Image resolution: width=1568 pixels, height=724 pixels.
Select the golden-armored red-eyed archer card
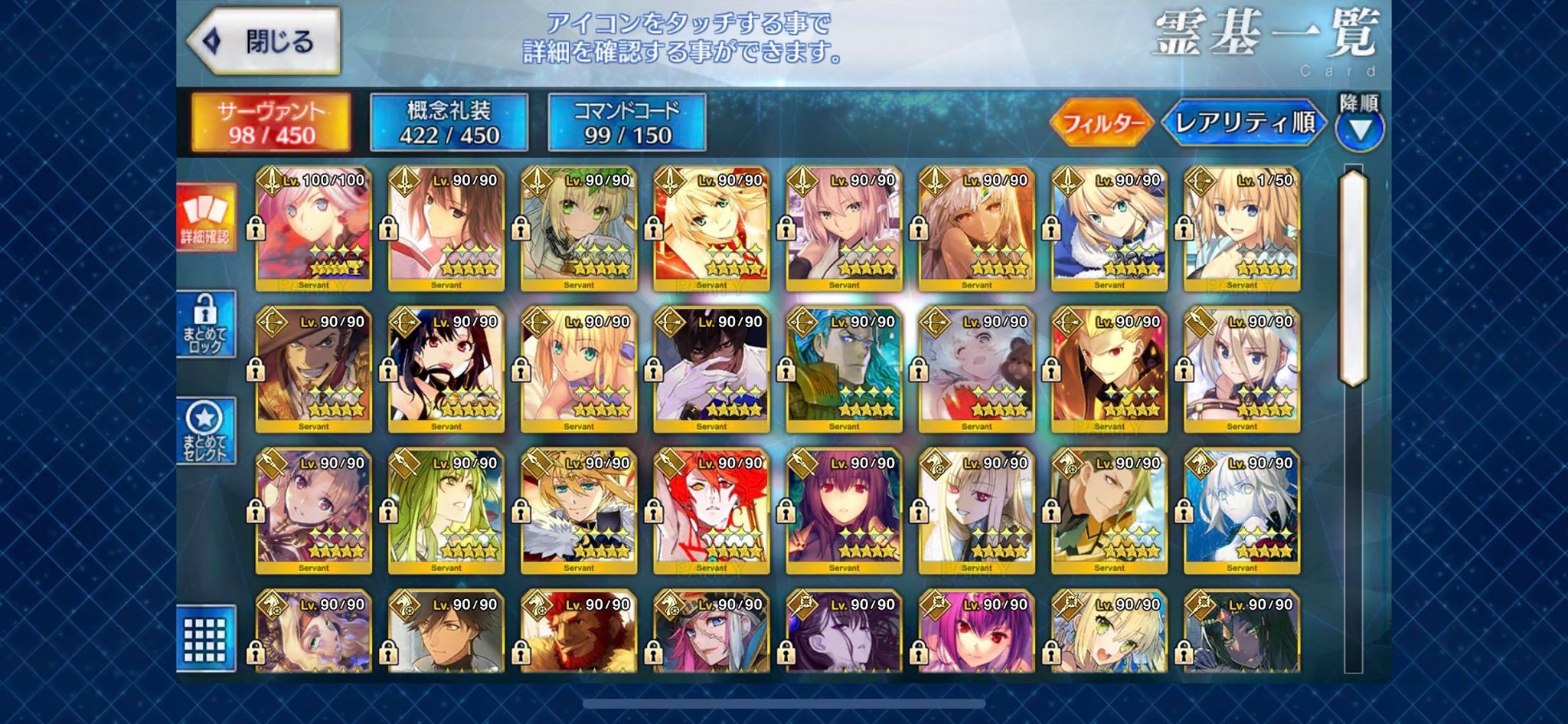pyautogui.click(x=1109, y=370)
